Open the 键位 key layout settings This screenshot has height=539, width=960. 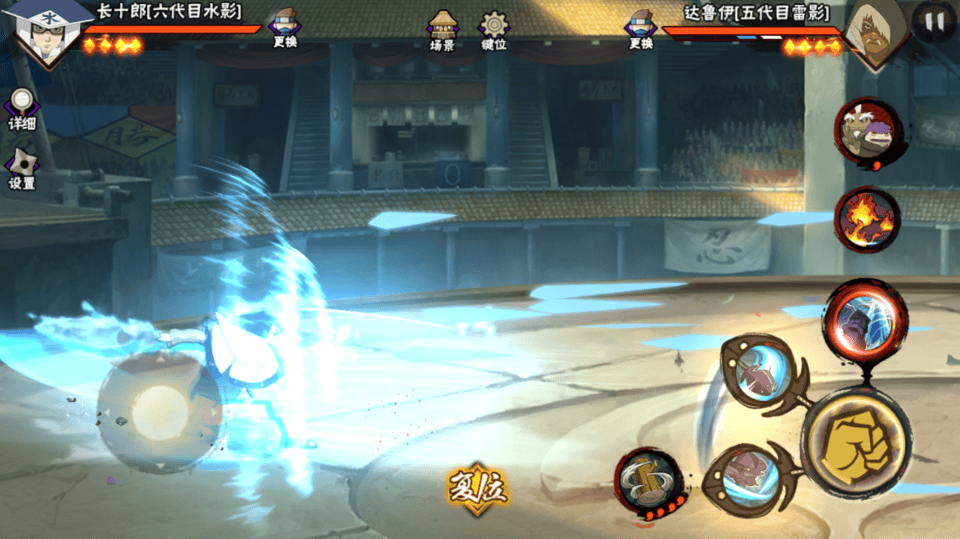pyautogui.click(x=494, y=30)
